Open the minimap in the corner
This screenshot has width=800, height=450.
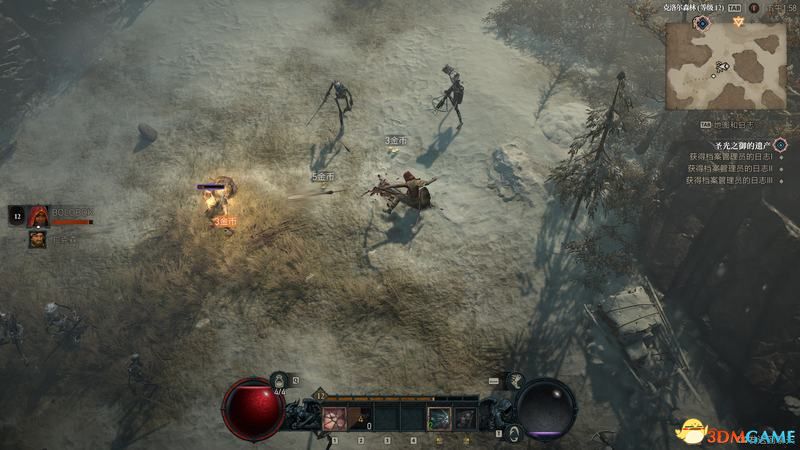pos(725,64)
